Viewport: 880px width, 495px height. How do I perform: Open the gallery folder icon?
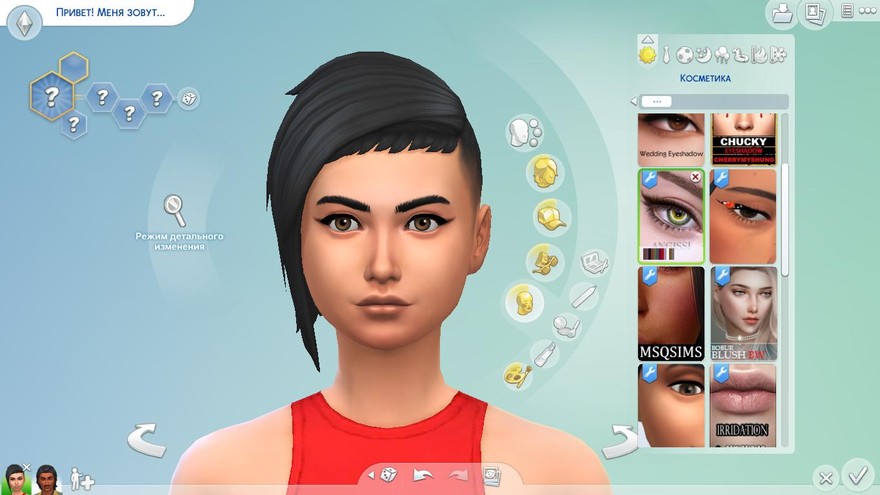(x=780, y=14)
